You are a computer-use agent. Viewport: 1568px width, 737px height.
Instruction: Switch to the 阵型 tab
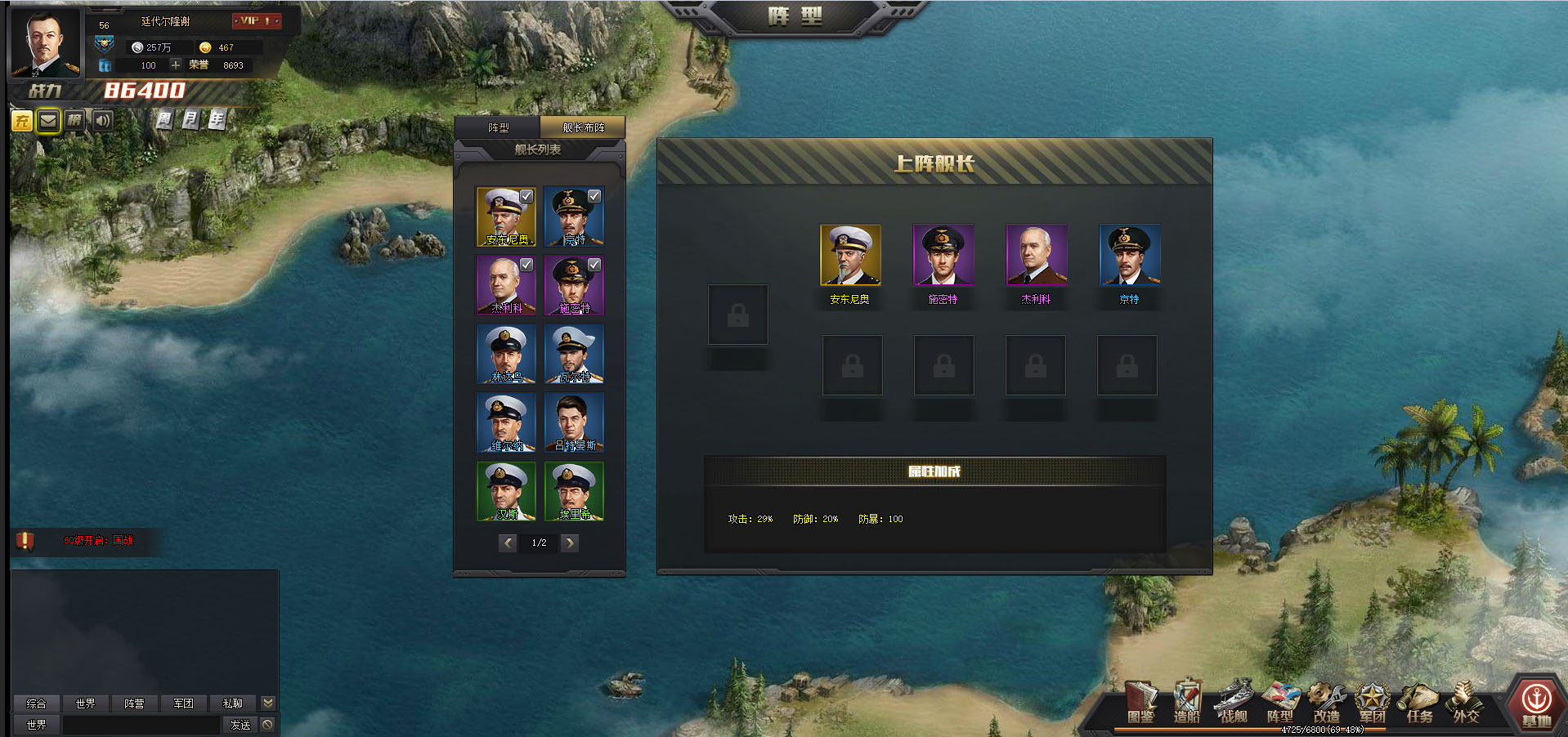pos(498,127)
